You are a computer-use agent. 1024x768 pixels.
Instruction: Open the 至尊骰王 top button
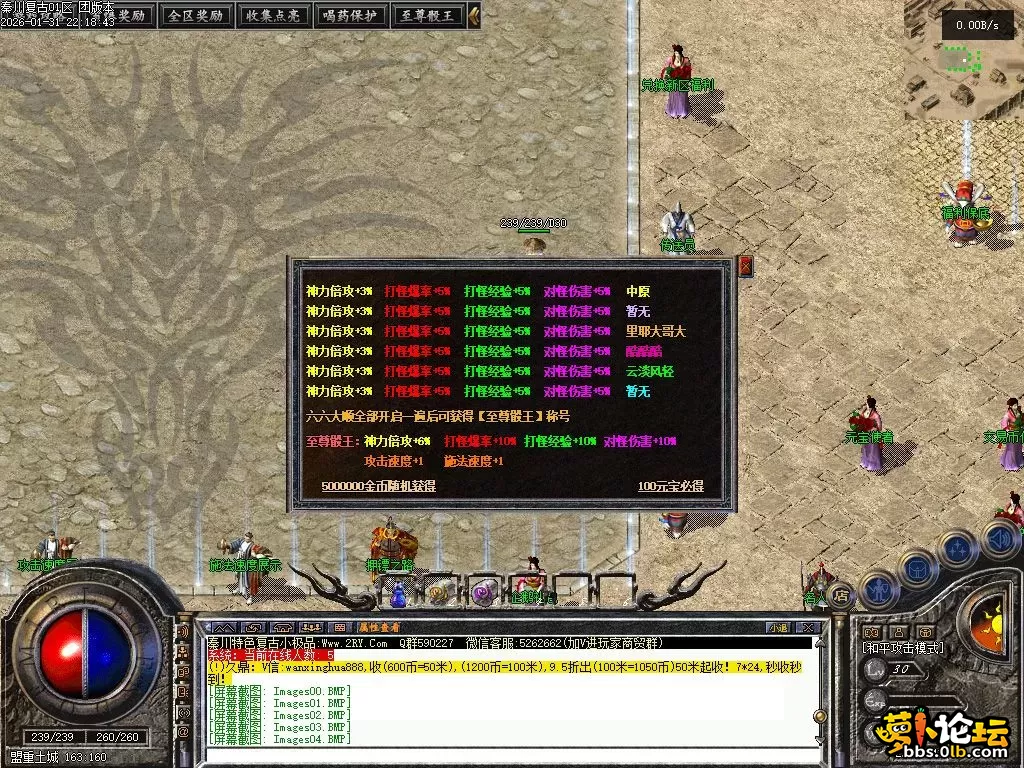tap(427, 16)
